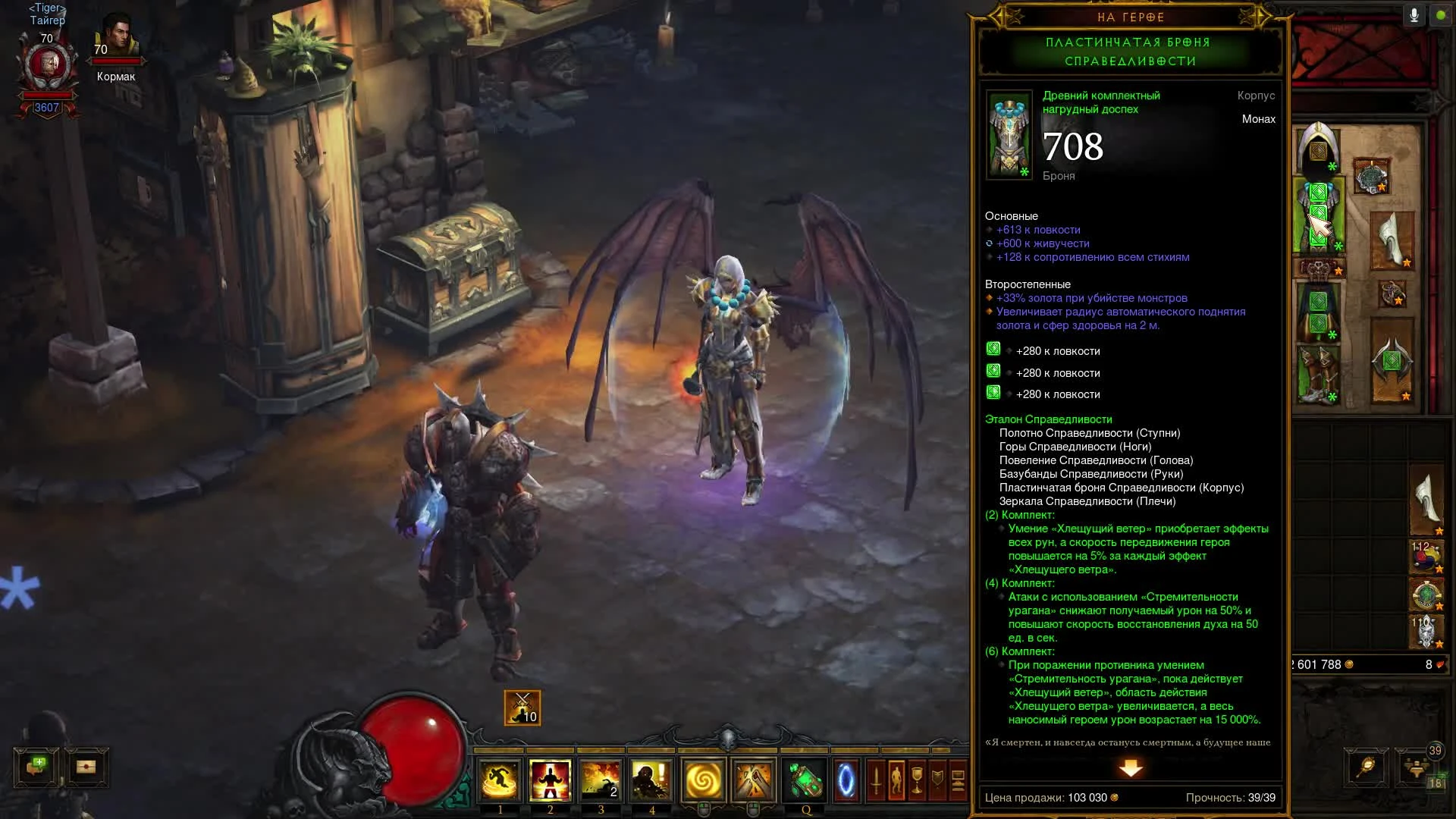Click the right-mouse-button skill icon
Image resolution: width=1456 pixels, height=819 pixels.
(752, 779)
